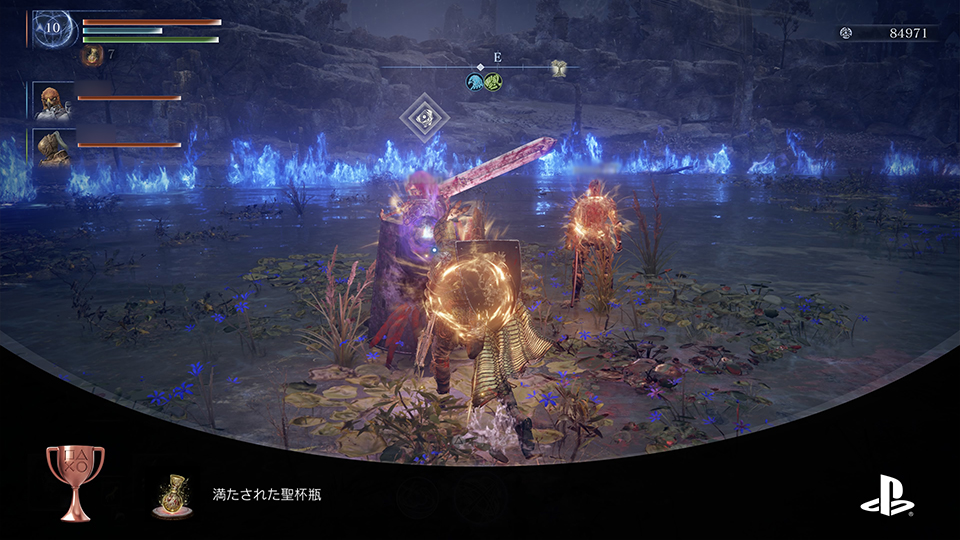Click the flask trophy thumbnail

tap(172, 494)
